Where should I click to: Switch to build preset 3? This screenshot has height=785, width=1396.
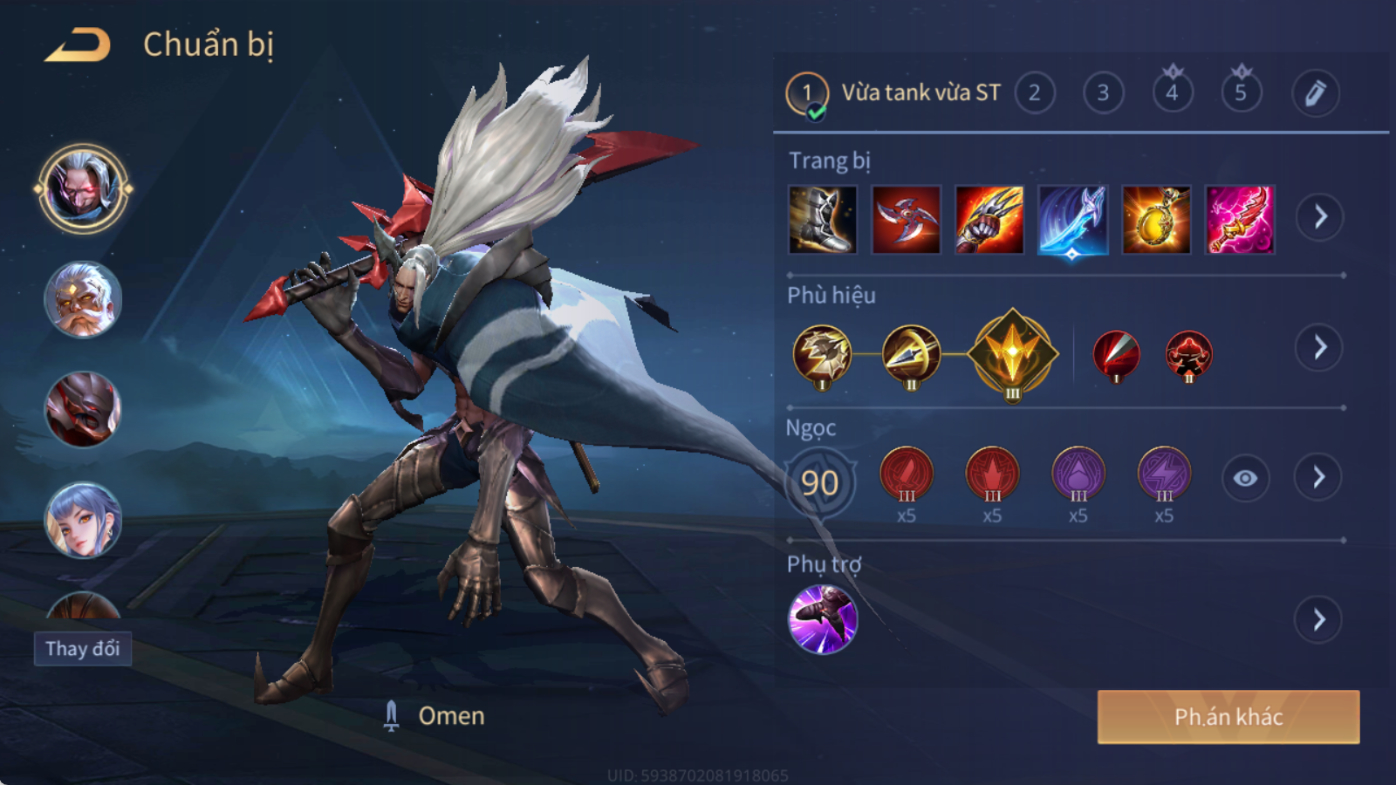[x=1103, y=94]
